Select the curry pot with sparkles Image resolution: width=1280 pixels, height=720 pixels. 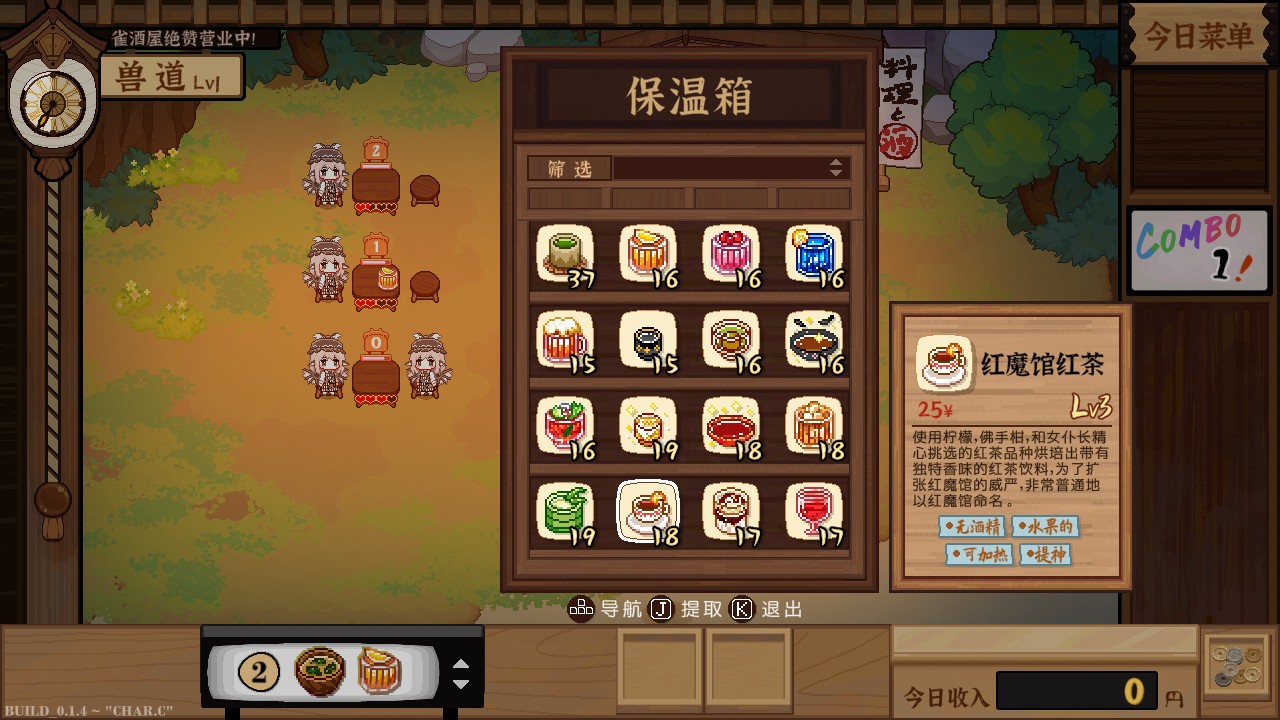tap(814, 337)
